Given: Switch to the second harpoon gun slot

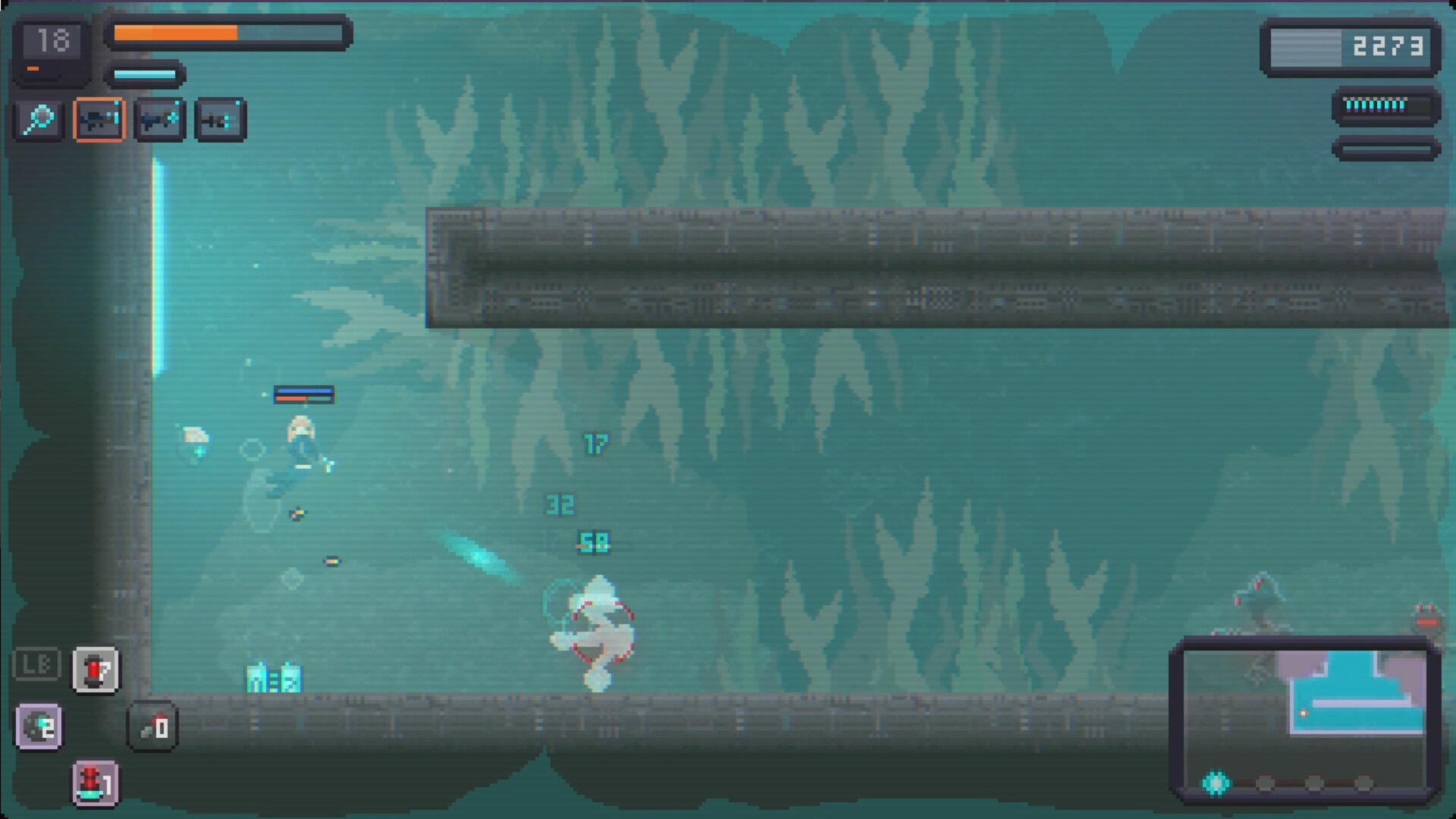Looking at the screenshot, I should (x=160, y=118).
